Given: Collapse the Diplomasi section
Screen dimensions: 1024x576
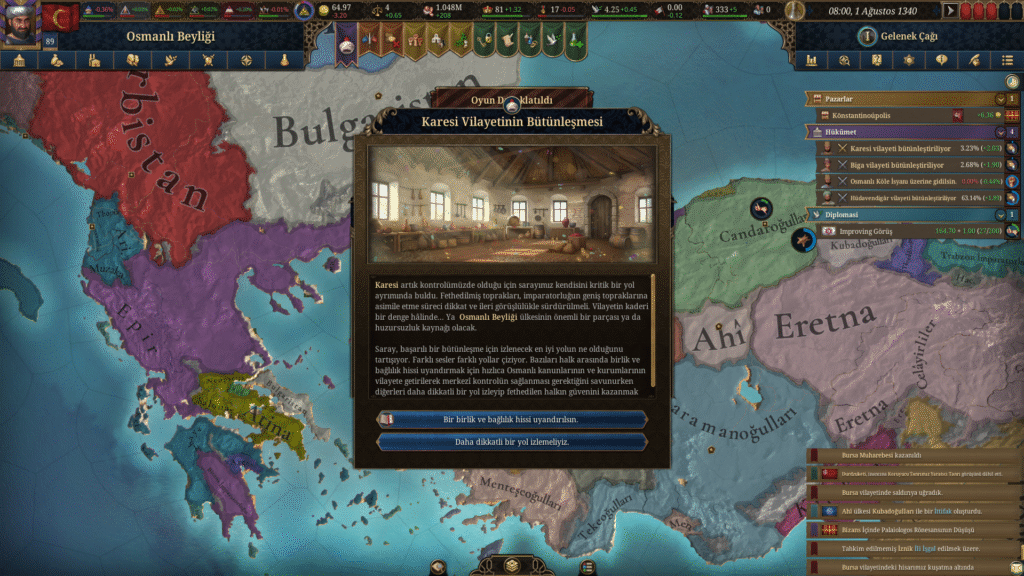Looking at the screenshot, I should 1000,214.
